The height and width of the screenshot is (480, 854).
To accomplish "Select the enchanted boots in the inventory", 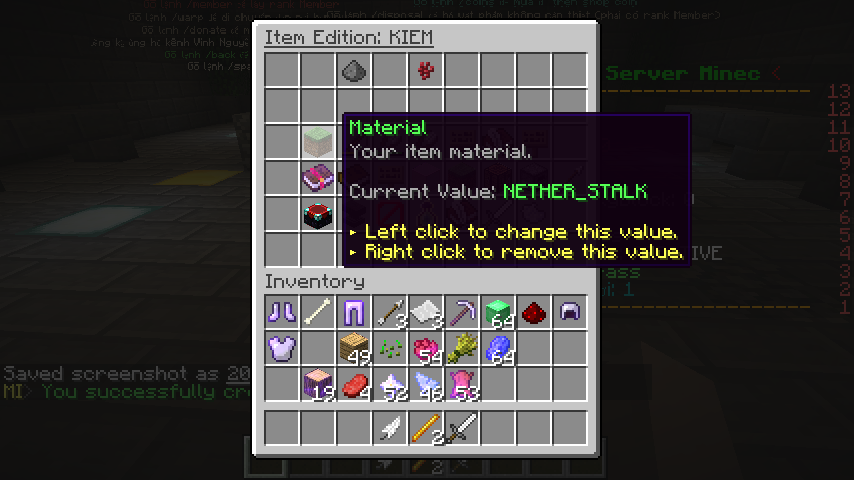I will (x=281, y=312).
